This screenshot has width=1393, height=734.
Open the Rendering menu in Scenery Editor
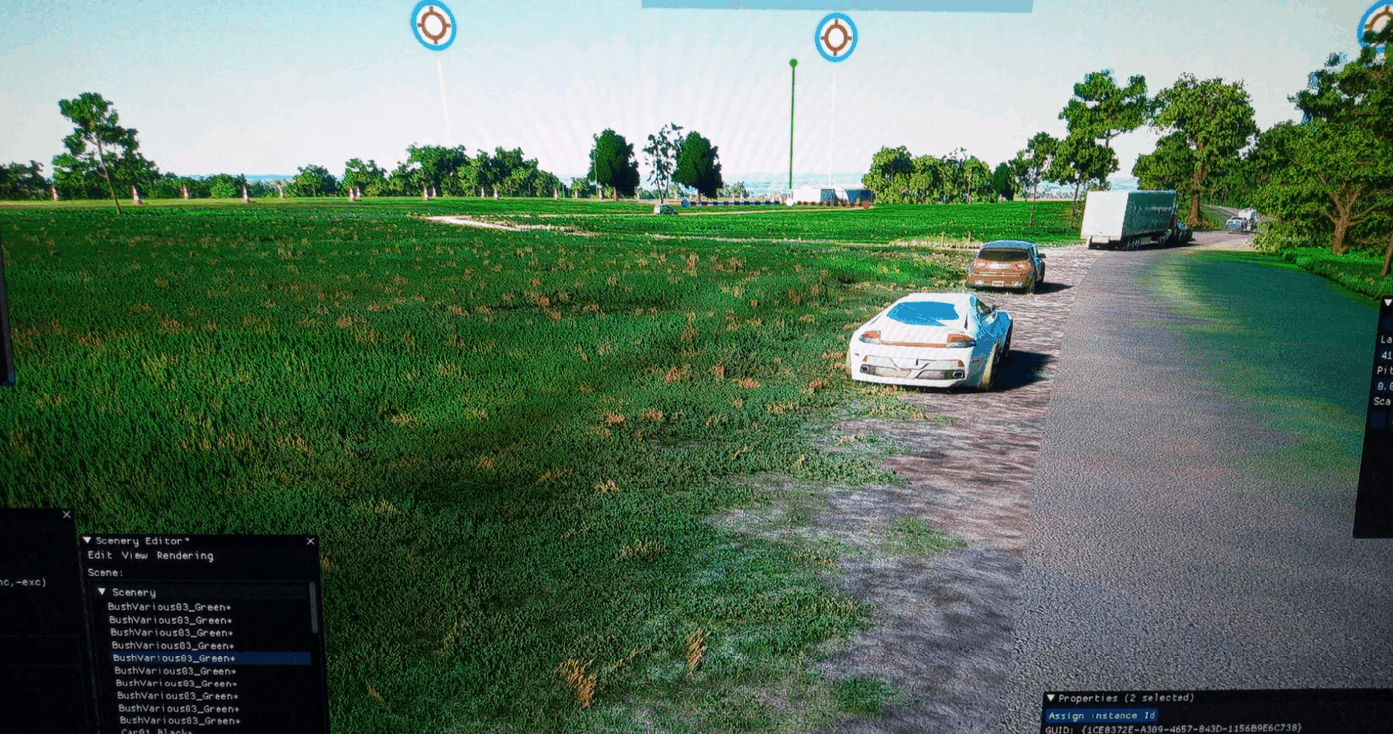click(x=185, y=556)
